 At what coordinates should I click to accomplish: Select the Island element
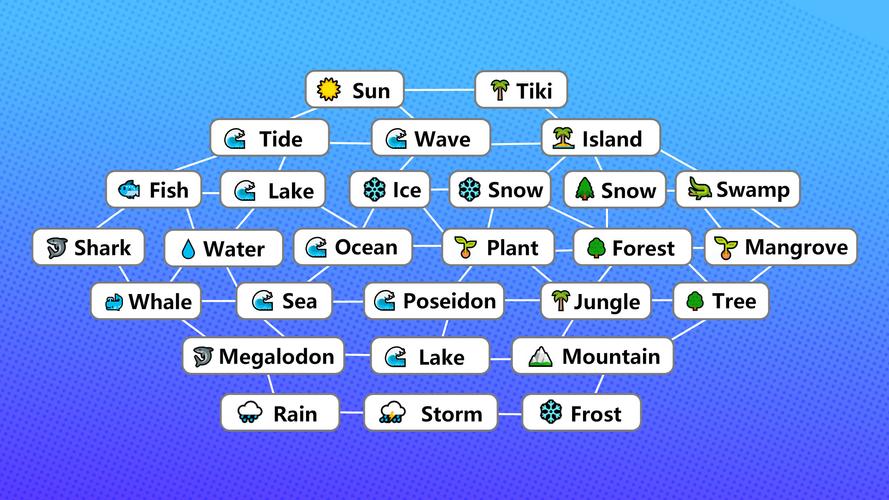[x=601, y=138]
